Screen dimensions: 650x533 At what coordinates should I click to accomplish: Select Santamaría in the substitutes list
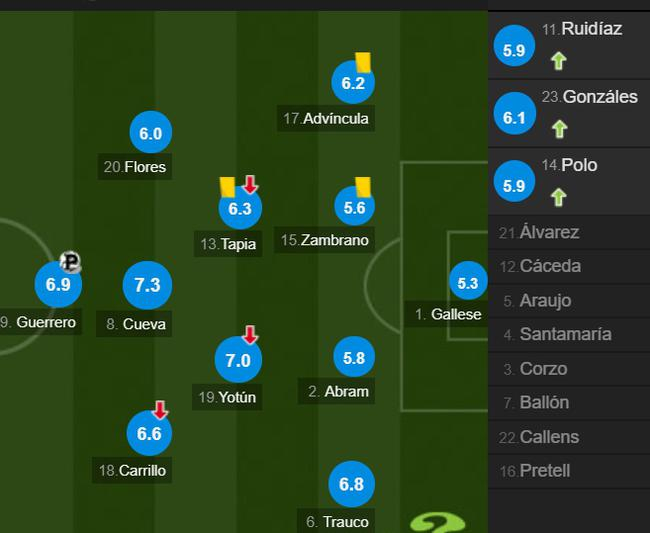(x=568, y=334)
